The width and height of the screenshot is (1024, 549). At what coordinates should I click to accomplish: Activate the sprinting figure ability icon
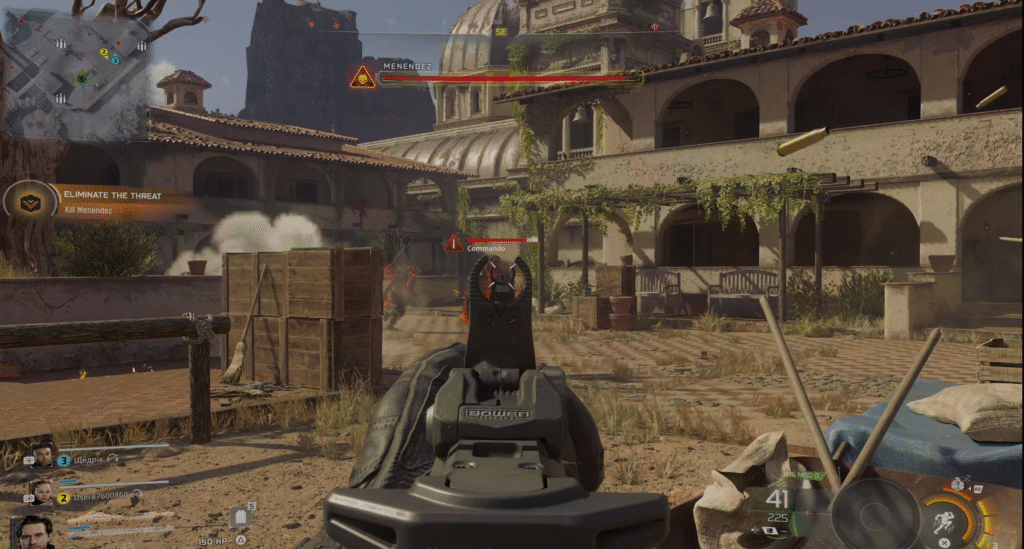[x=944, y=522]
